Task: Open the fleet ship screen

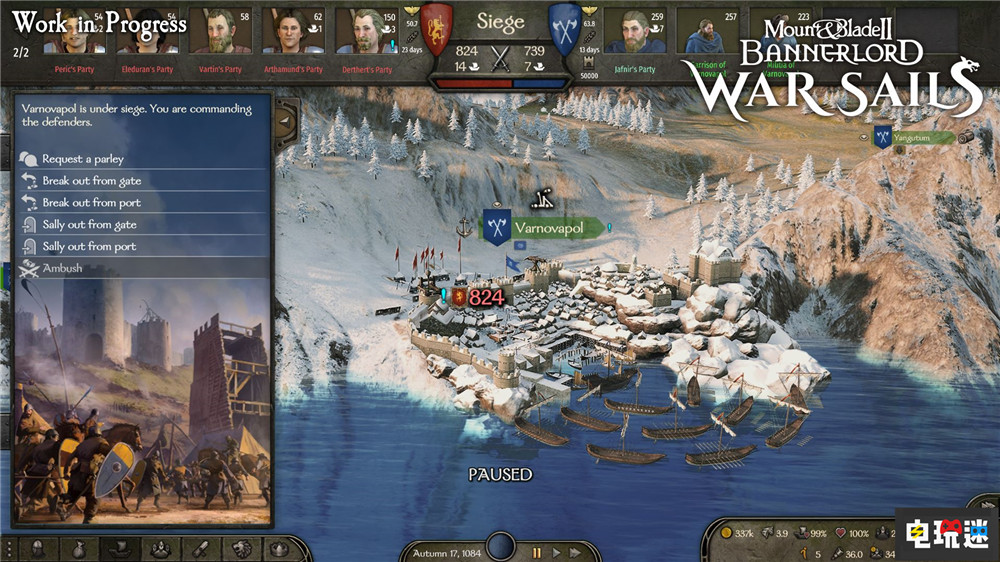Action: click(118, 549)
